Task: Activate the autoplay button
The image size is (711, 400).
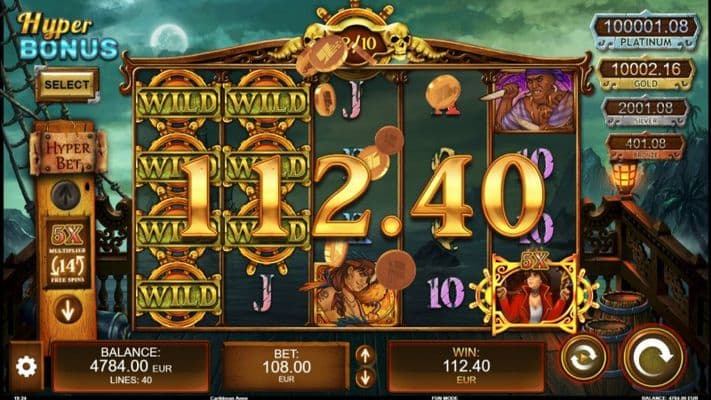Action: pos(583,359)
